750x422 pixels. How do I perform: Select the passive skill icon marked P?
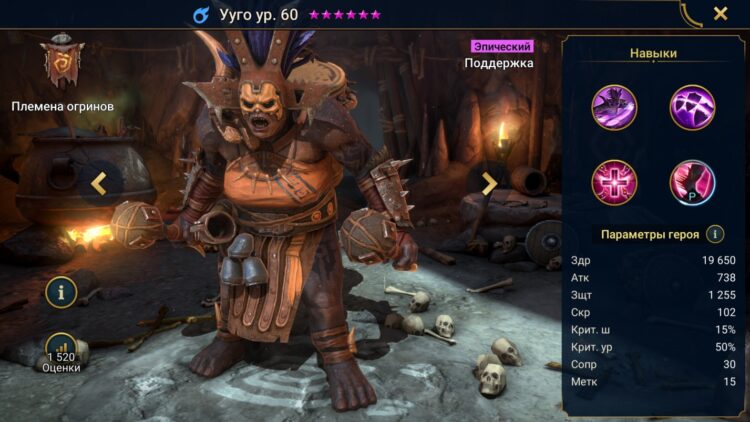pos(691,182)
